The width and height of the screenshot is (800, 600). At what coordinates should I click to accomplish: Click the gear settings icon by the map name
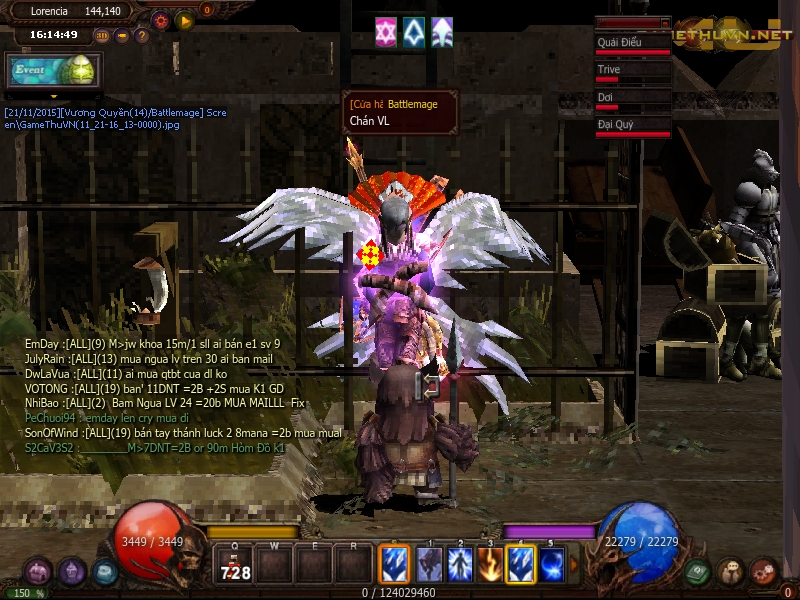tap(160, 19)
